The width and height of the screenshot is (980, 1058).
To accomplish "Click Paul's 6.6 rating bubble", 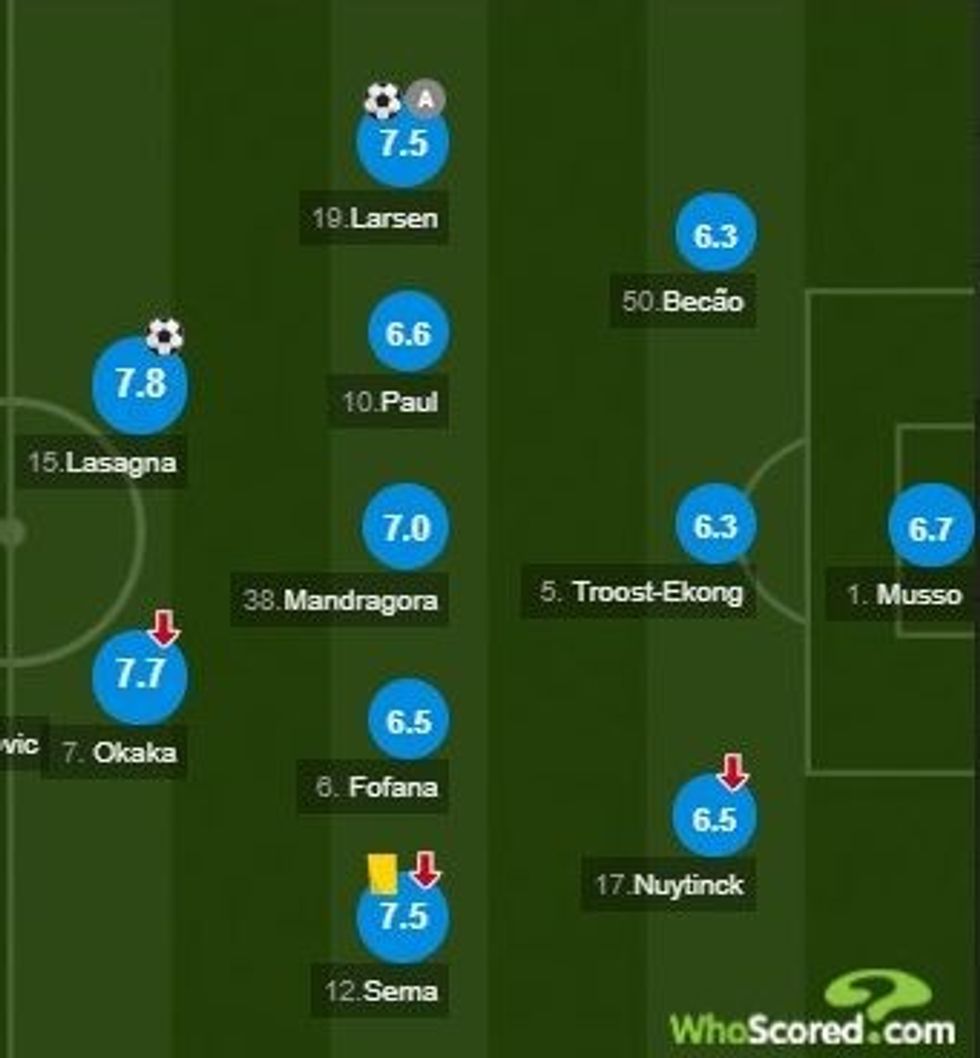I will pos(407,333).
